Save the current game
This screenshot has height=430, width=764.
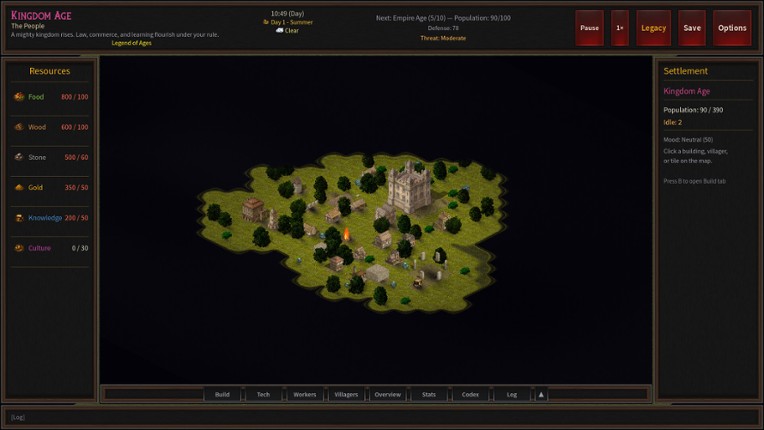tap(692, 28)
